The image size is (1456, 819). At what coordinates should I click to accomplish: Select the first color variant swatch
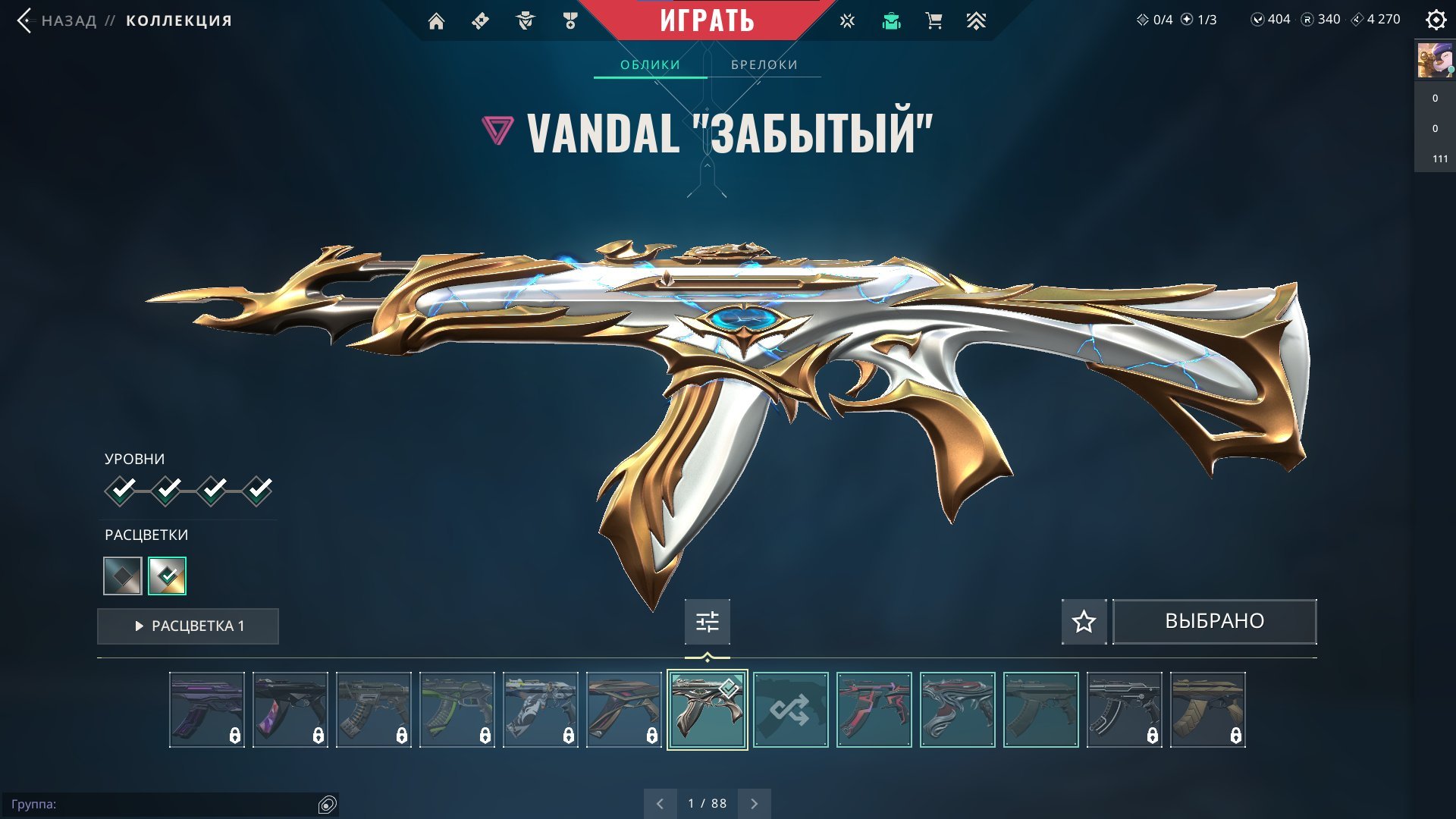coord(121,576)
